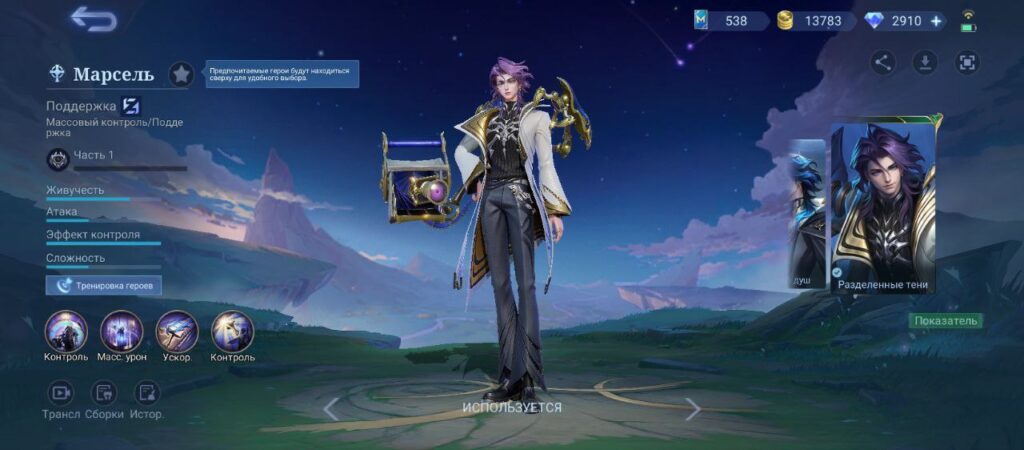The width and height of the screenshot is (1024, 450).
Task: Click the download icon
Action: [x=925, y=63]
